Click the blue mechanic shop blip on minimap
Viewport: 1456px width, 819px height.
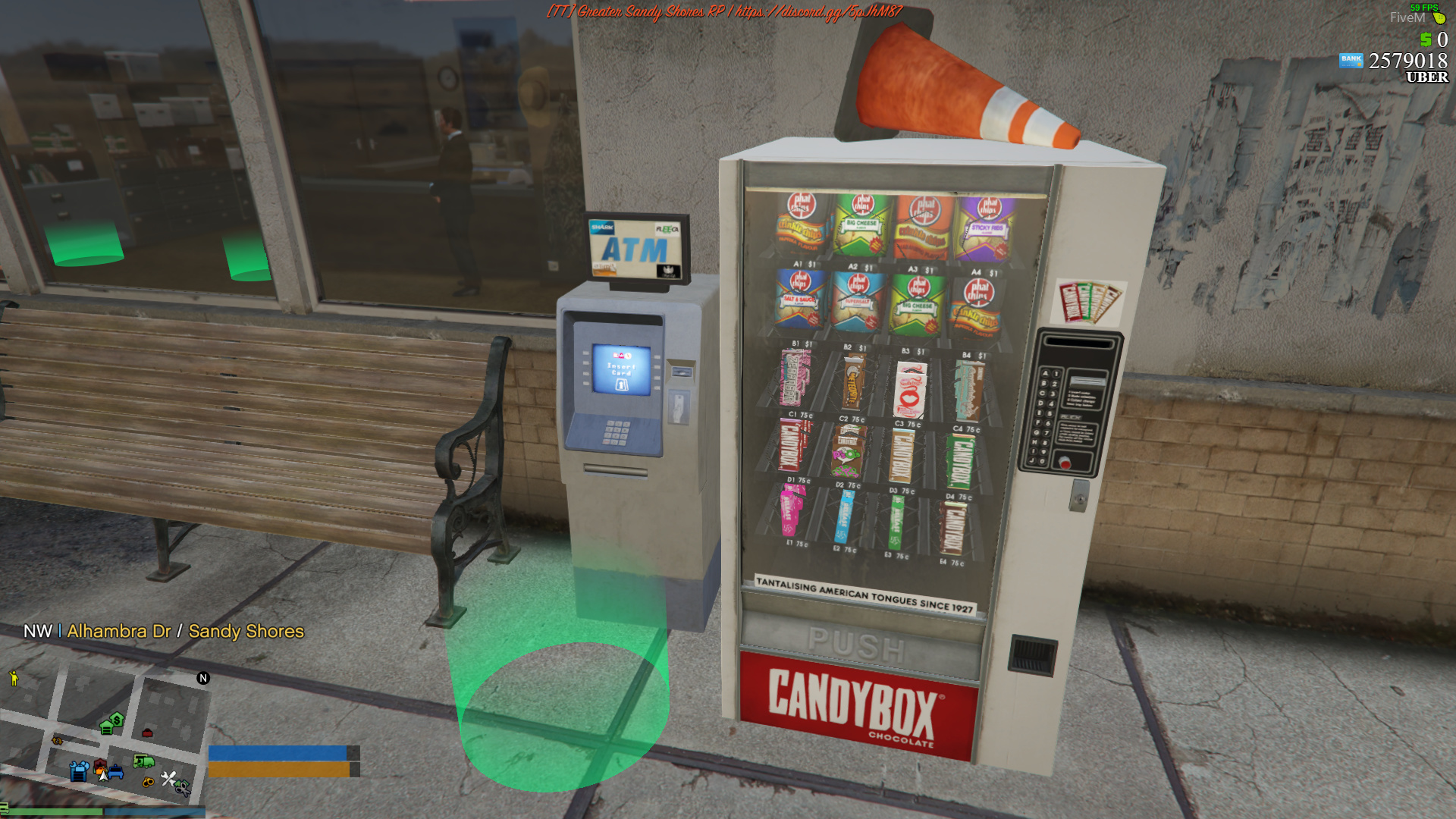click(x=79, y=771)
